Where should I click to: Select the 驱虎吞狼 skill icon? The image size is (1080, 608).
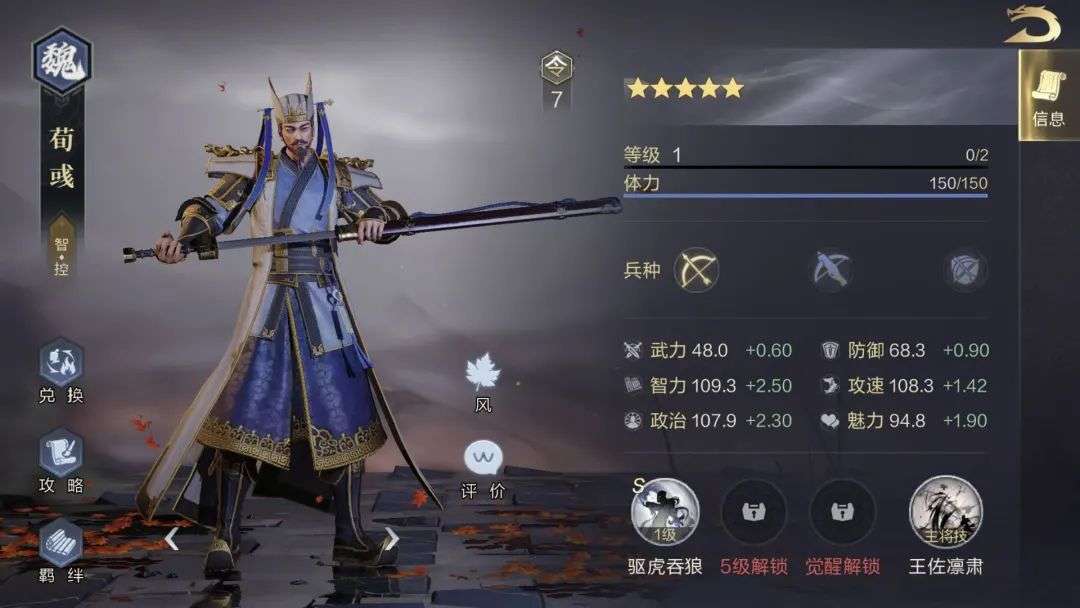665,512
